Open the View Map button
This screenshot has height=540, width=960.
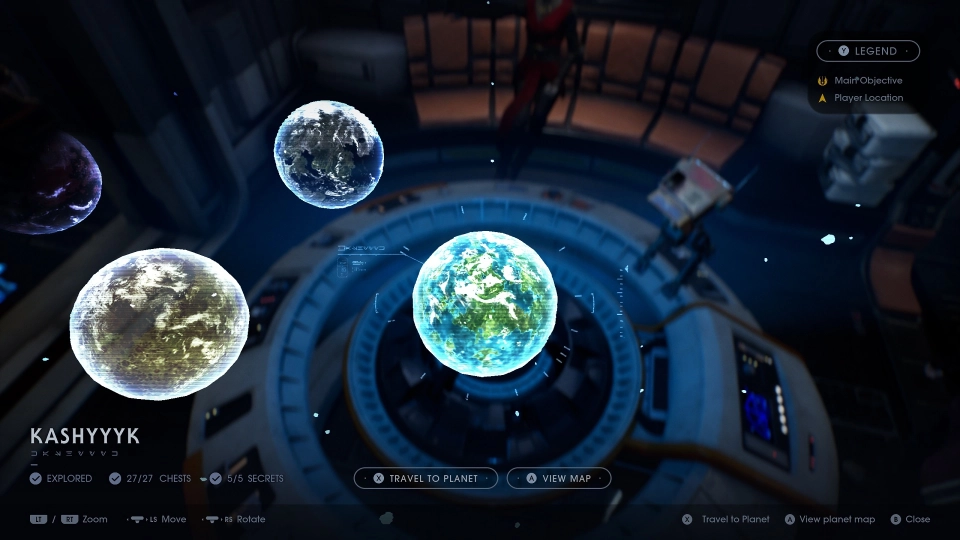point(559,478)
